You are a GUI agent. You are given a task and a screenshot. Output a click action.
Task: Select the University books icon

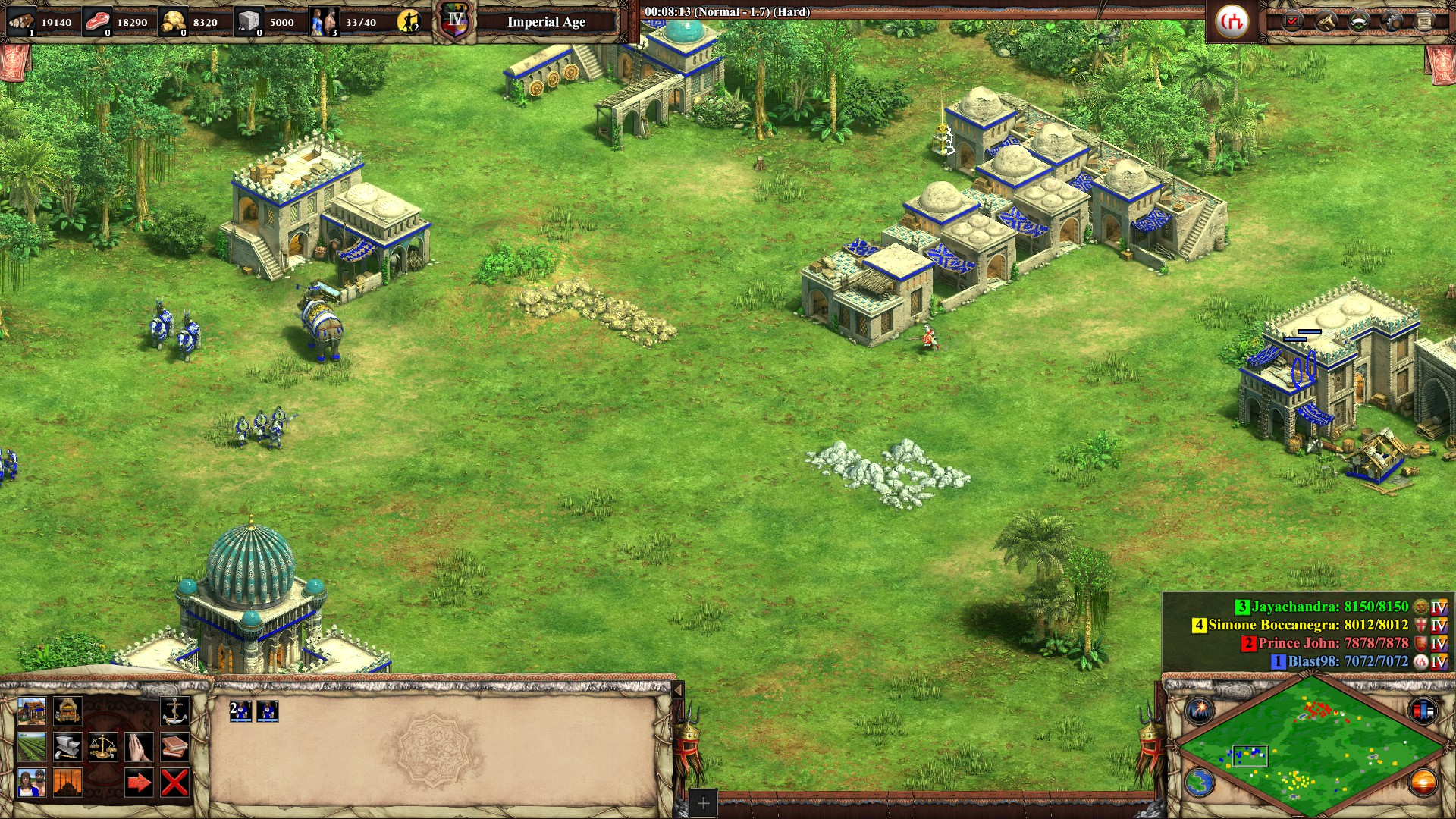tap(175, 747)
